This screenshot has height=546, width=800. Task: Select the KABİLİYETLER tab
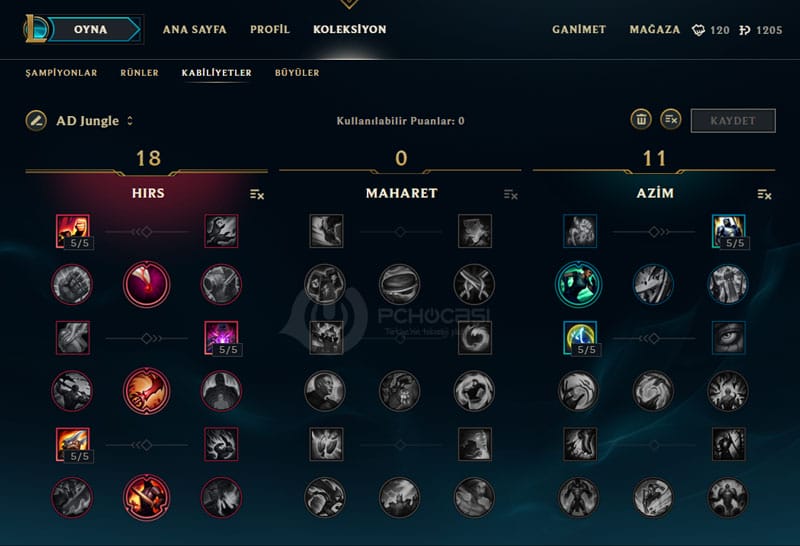pos(216,73)
